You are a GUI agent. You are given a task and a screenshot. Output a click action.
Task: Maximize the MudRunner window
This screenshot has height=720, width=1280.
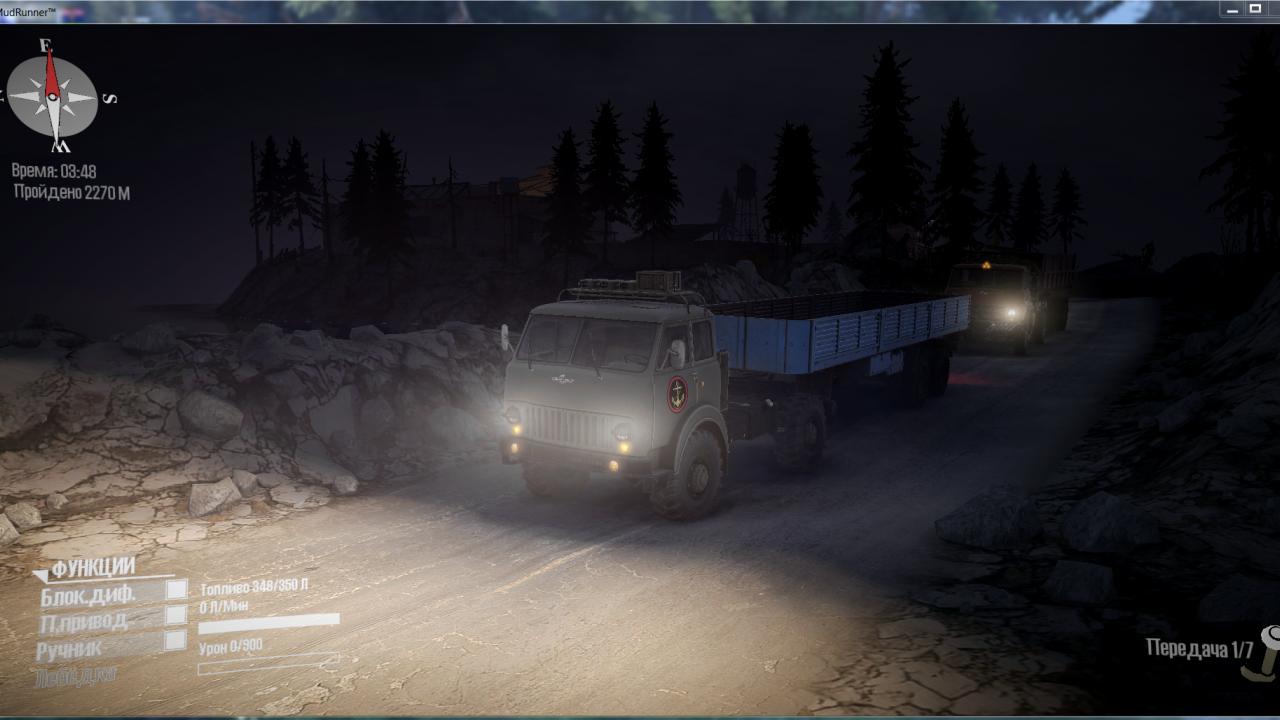[1256, 9]
